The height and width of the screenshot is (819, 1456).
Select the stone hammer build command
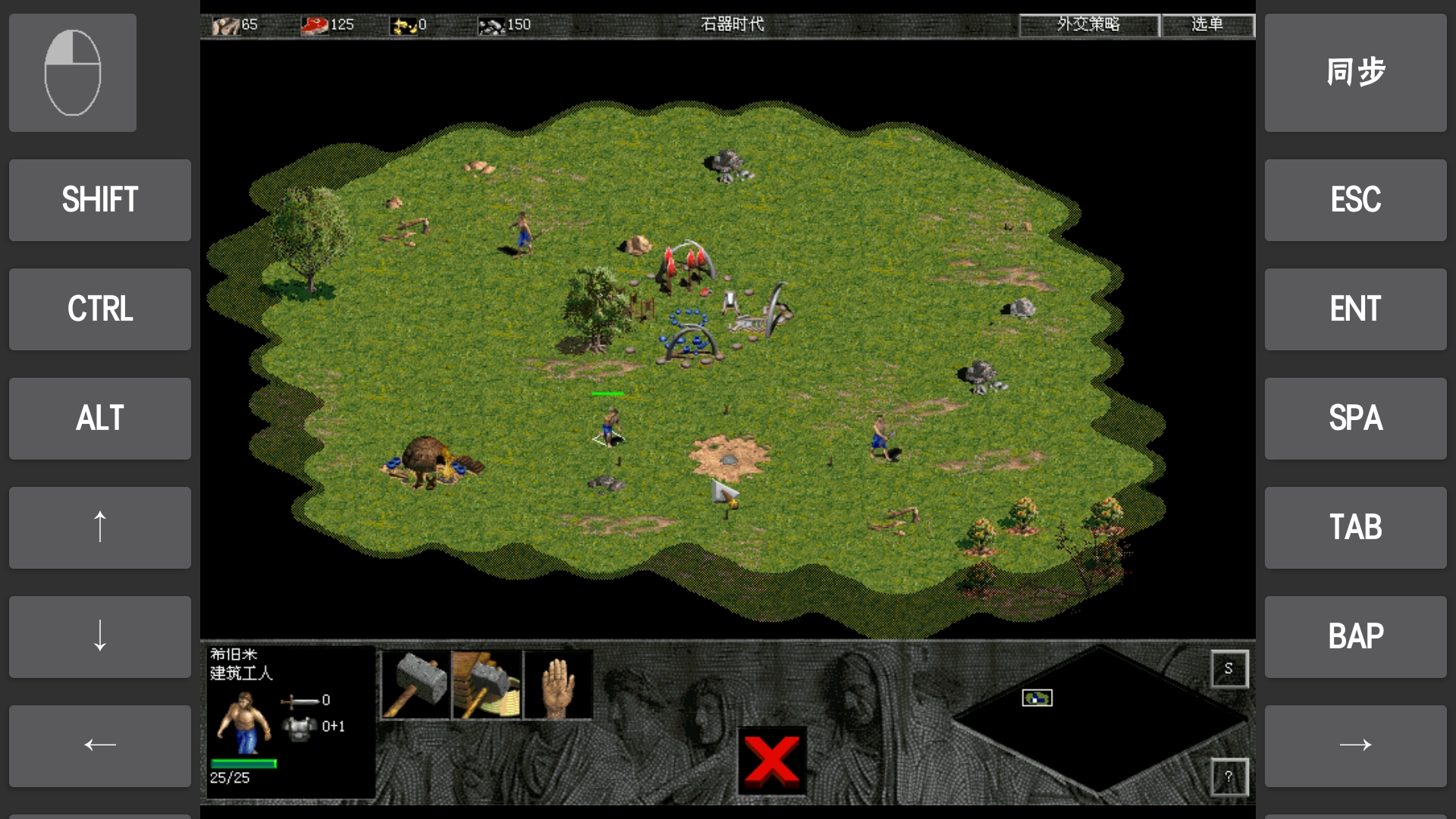[415, 684]
